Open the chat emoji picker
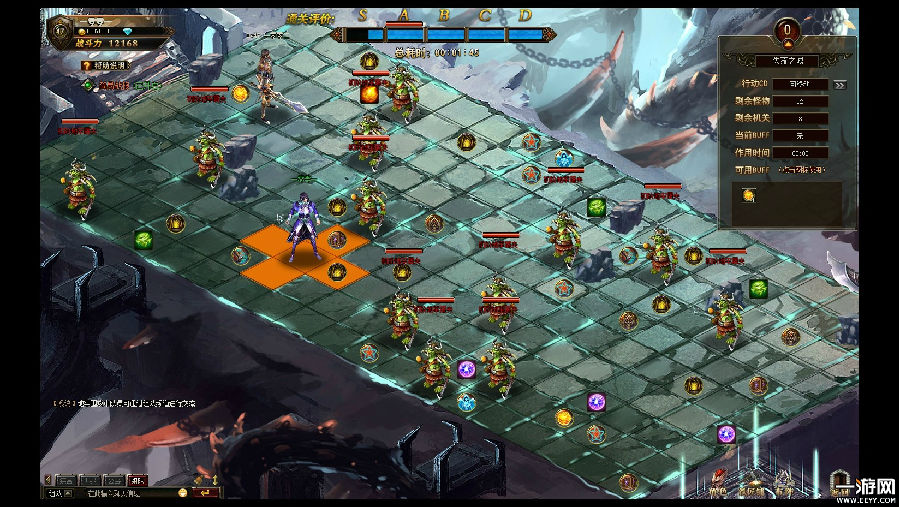 [183, 493]
